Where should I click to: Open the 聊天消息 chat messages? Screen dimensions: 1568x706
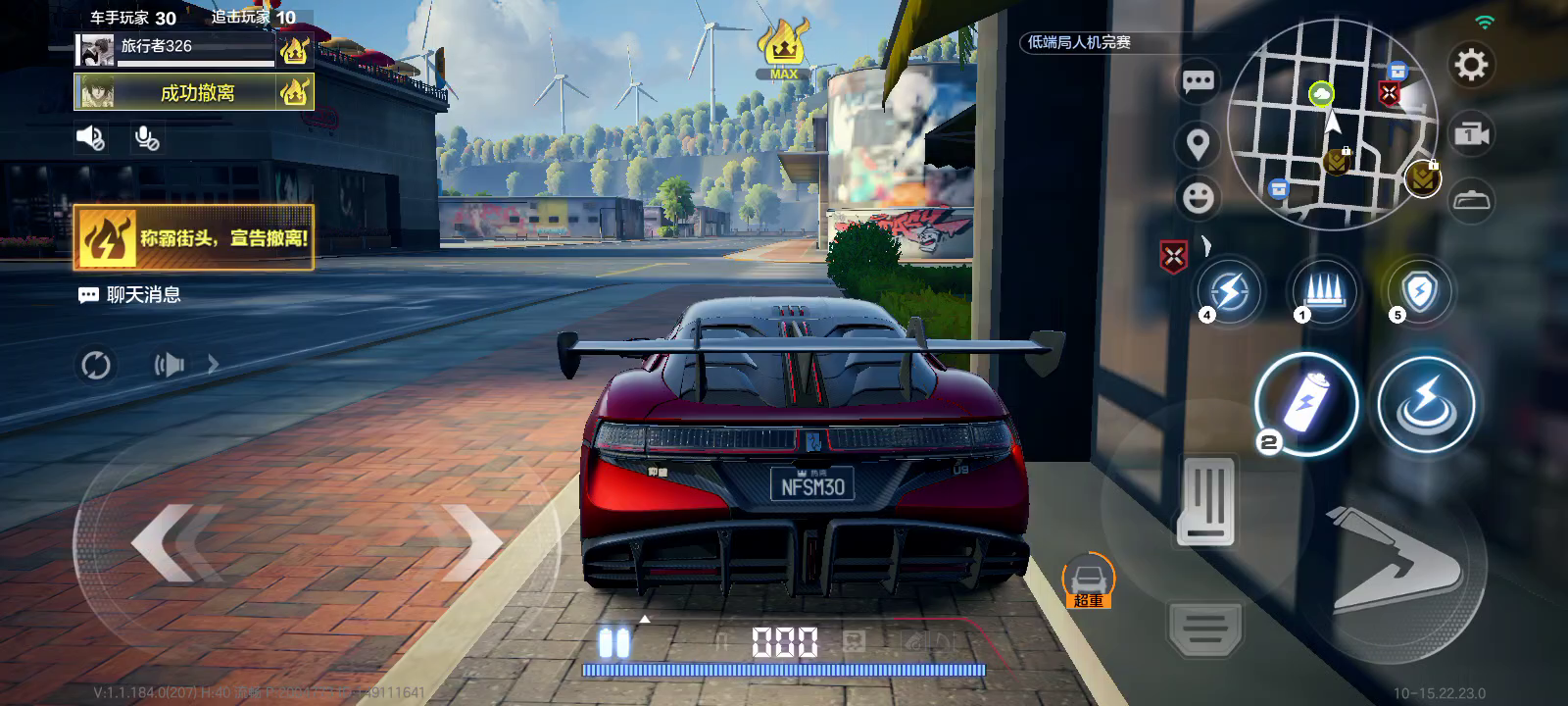coord(130,294)
